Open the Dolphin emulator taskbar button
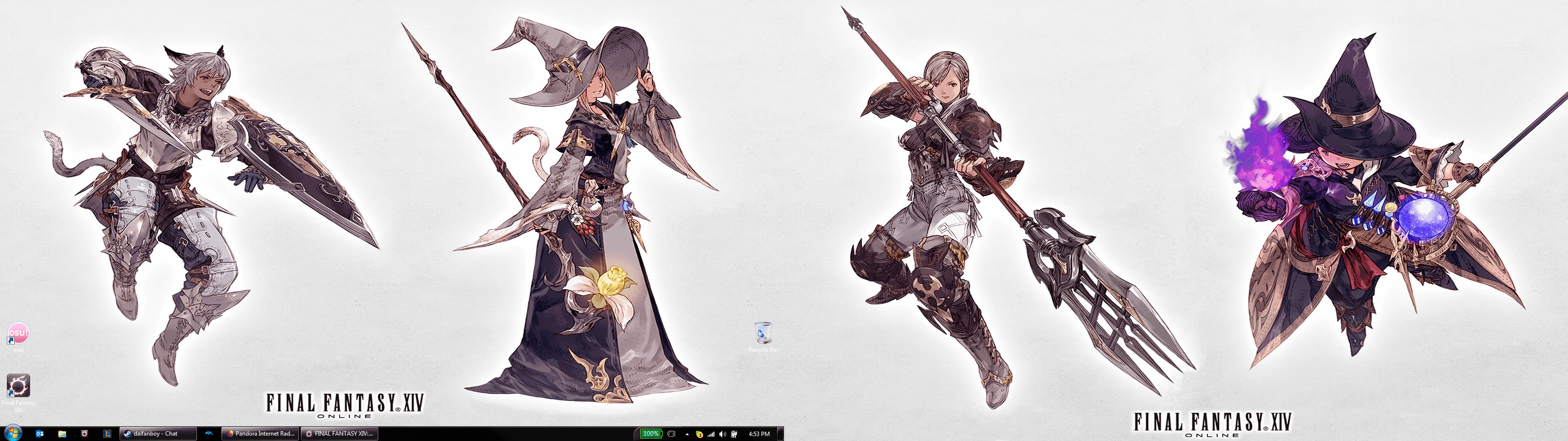The width and height of the screenshot is (1568, 441). tap(209, 434)
